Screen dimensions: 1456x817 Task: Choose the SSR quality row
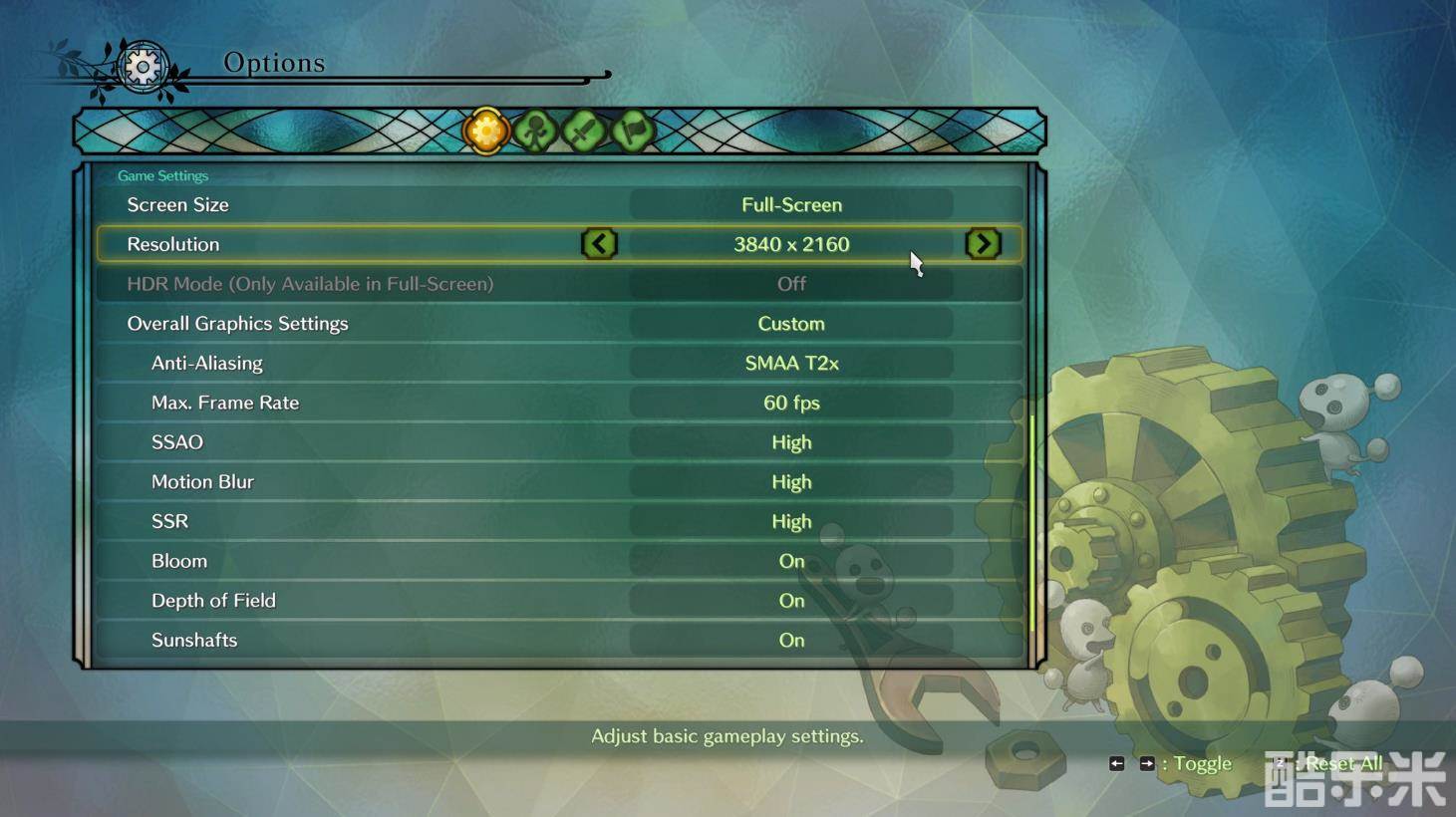tap(558, 521)
